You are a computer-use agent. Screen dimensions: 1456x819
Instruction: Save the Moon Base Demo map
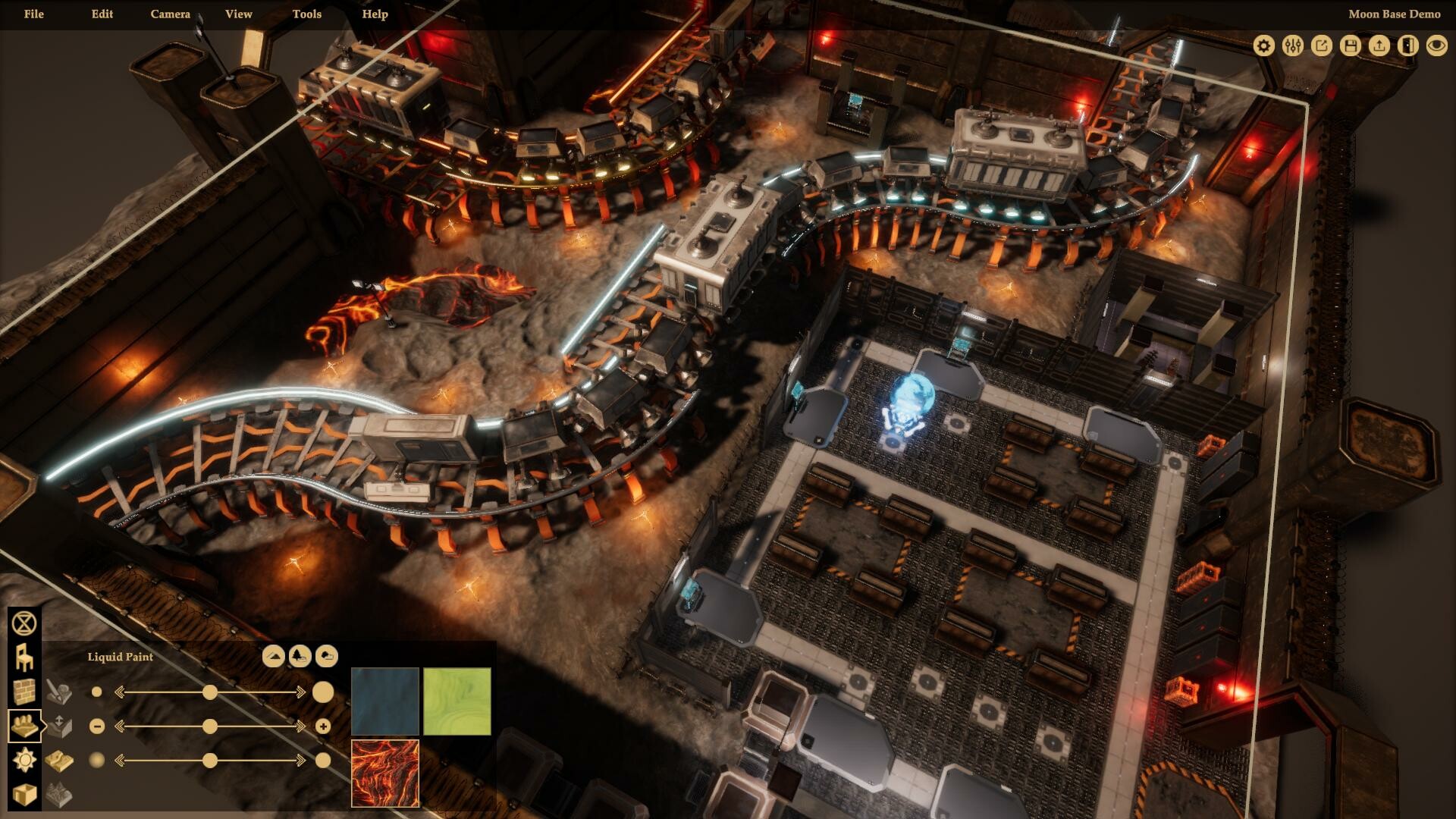coord(1351,45)
